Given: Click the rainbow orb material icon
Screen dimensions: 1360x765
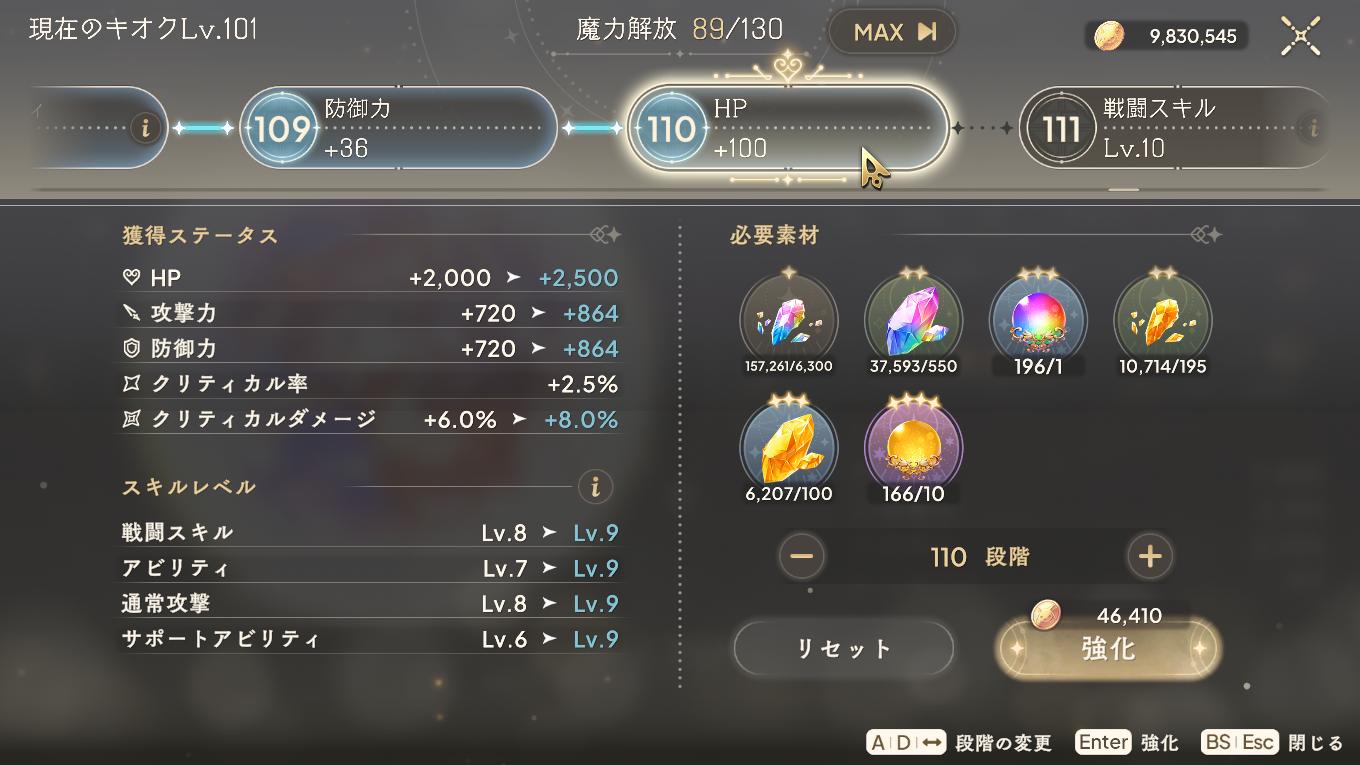Looking at the screenshot, I should [x=1037, y=318].
